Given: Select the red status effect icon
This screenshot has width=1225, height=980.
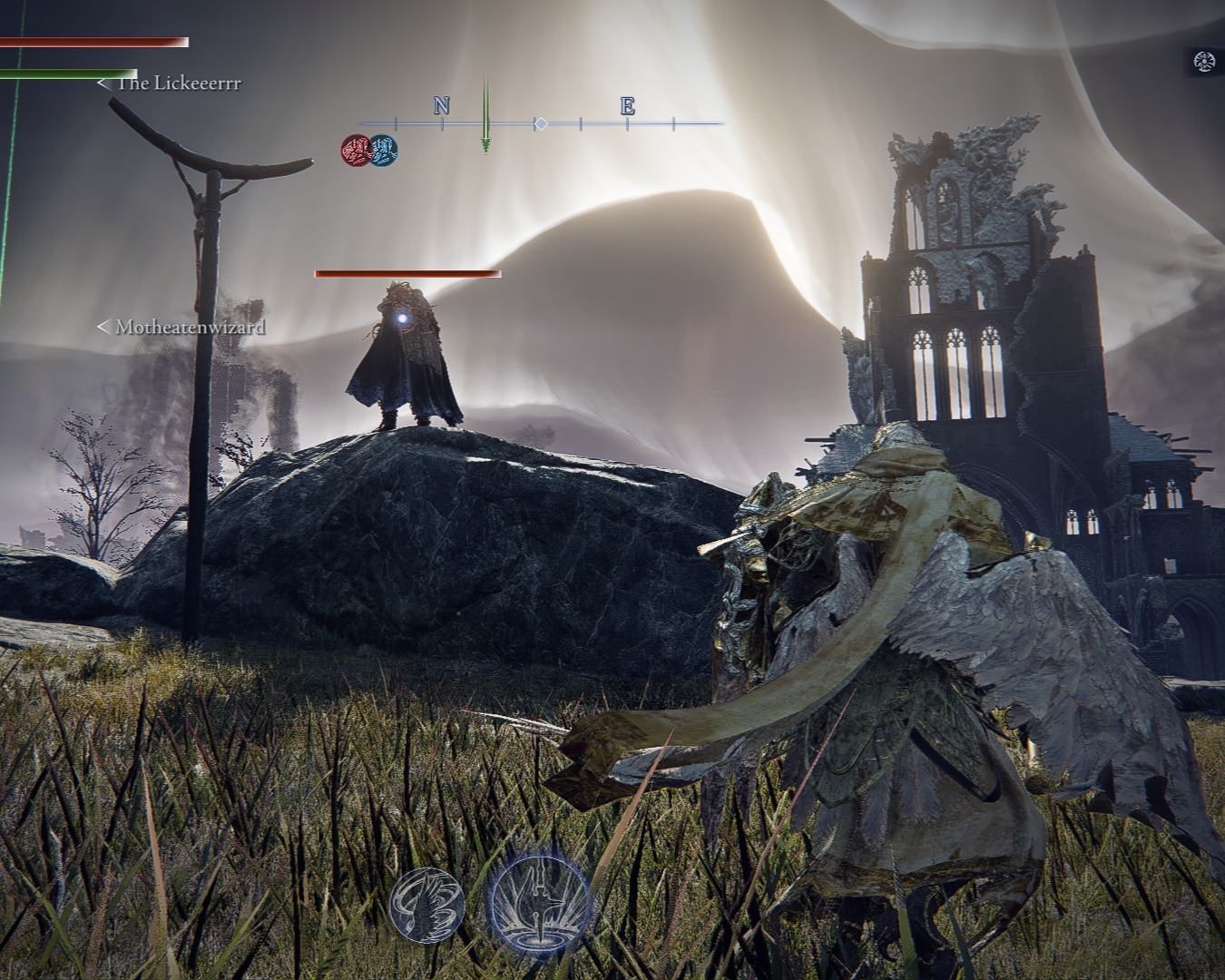Looking at the screenshot, I should click(x=356, y=150).
